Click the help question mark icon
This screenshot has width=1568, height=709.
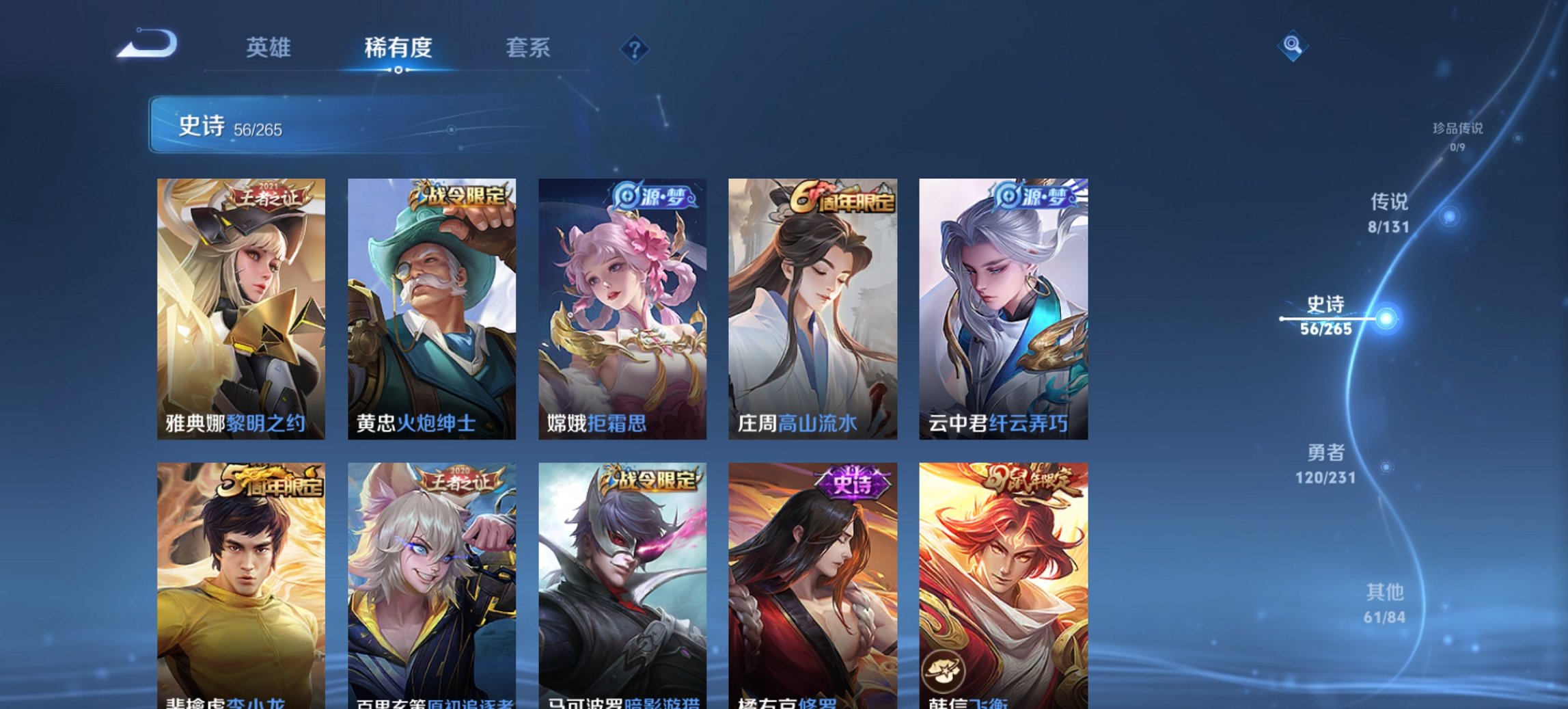click(633, 49)
